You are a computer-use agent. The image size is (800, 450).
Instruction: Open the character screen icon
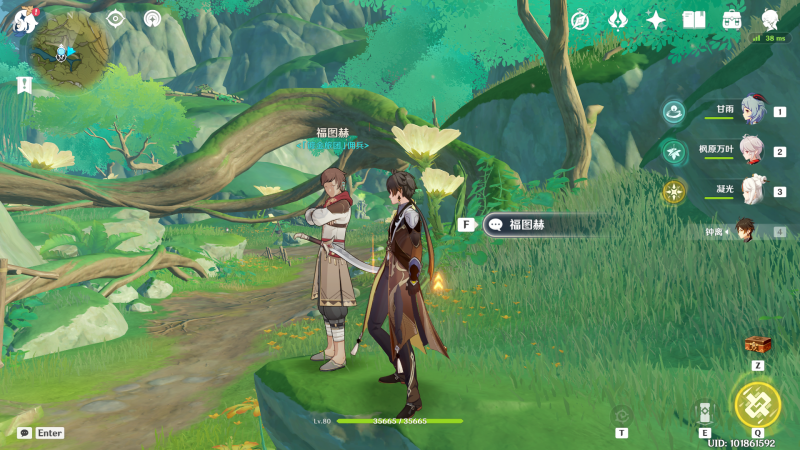pyautogui.click(x=770, y=20)
